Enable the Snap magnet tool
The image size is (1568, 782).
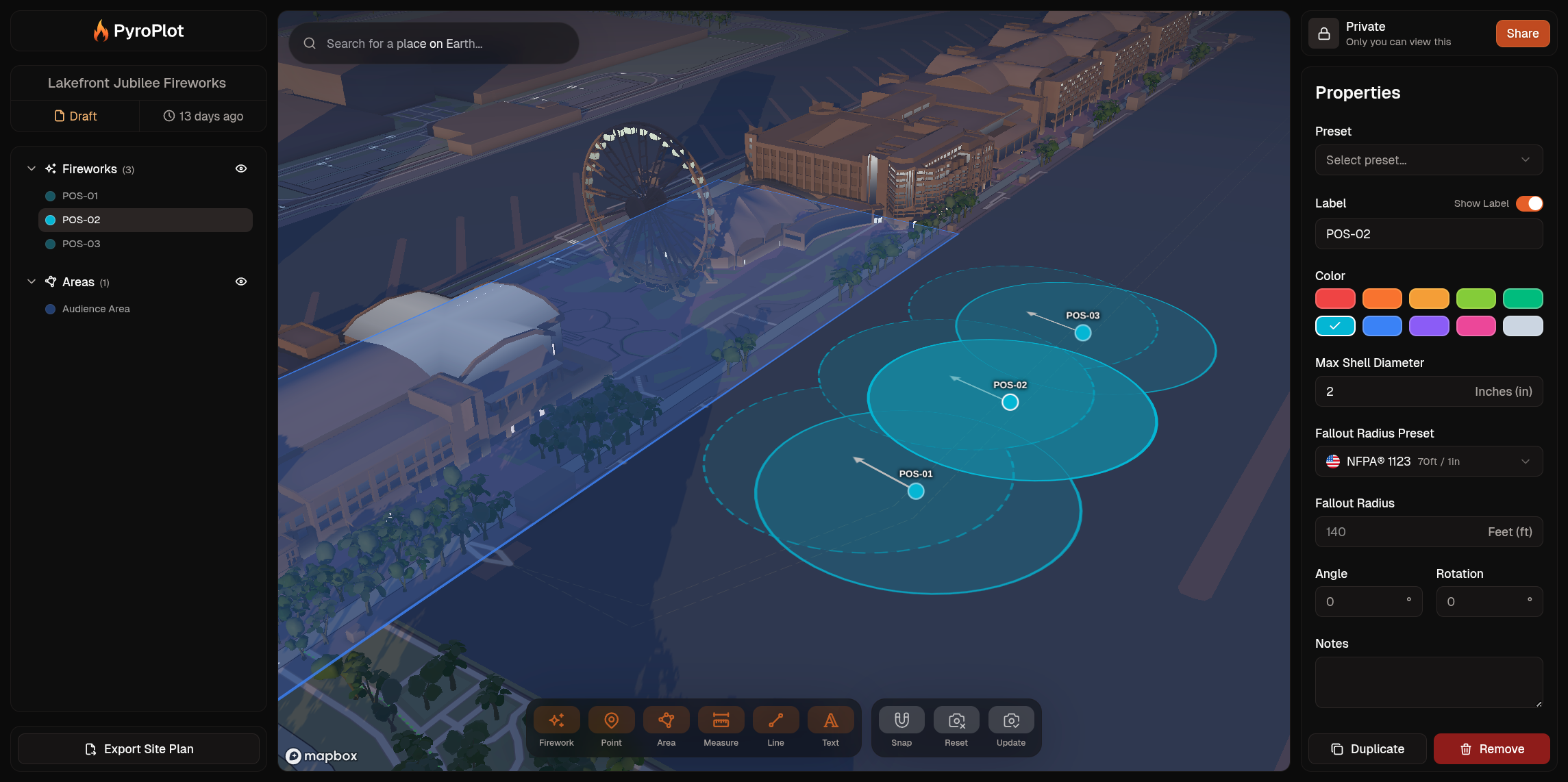coord(901,727)
